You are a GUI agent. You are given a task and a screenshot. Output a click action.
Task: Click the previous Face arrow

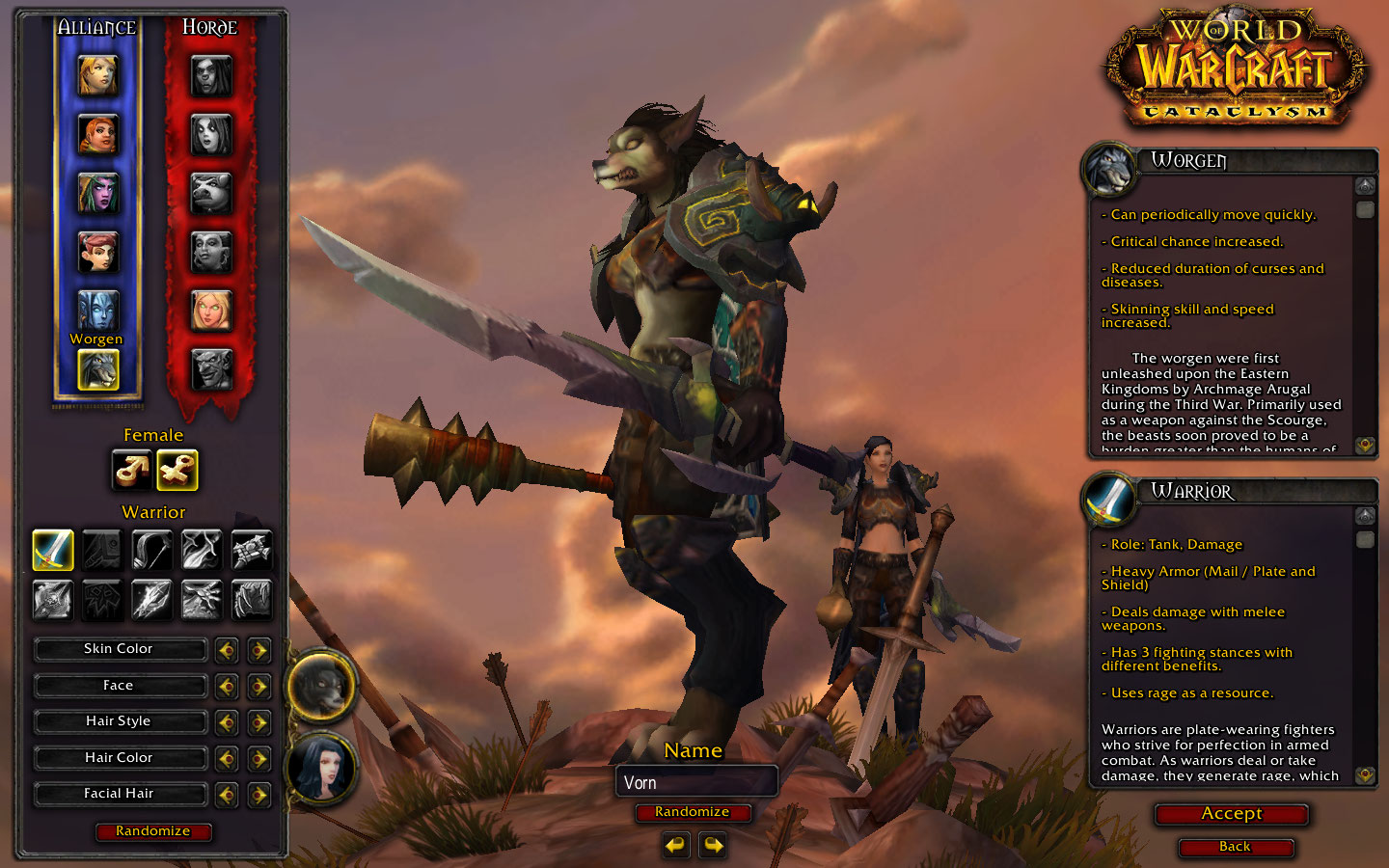(227, 687)
